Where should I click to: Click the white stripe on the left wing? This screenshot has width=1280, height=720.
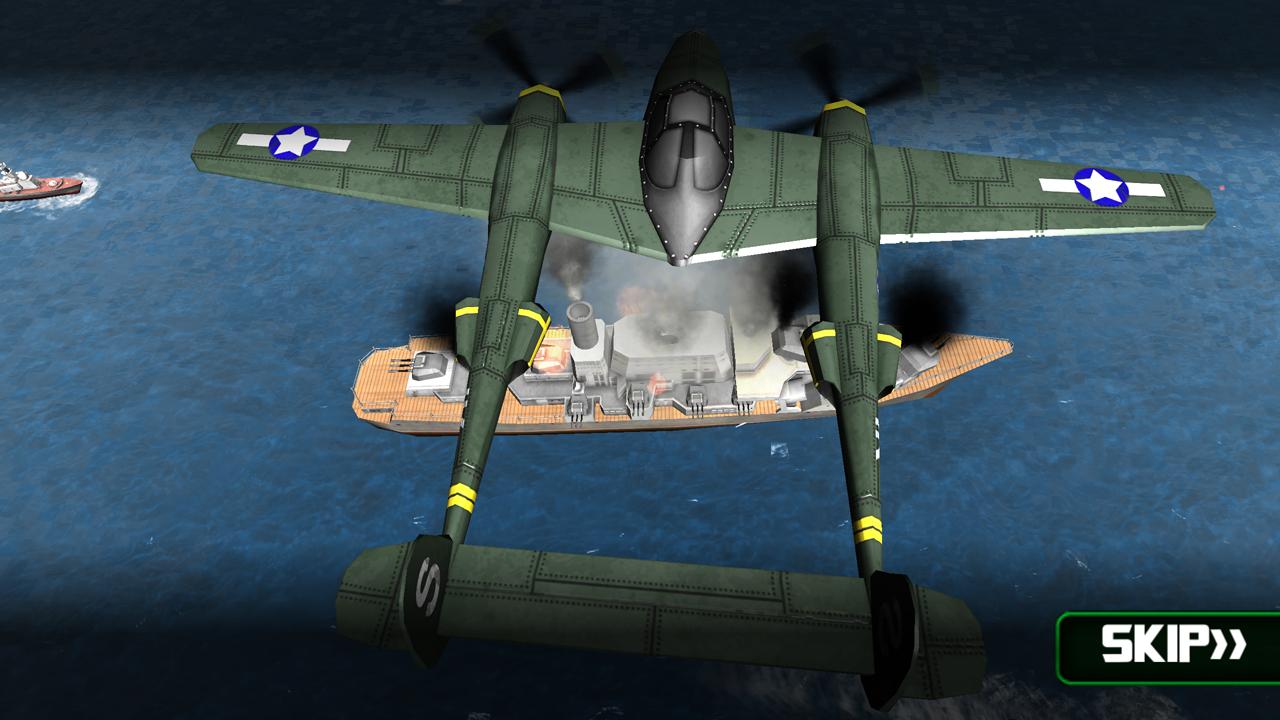point(250,138)
